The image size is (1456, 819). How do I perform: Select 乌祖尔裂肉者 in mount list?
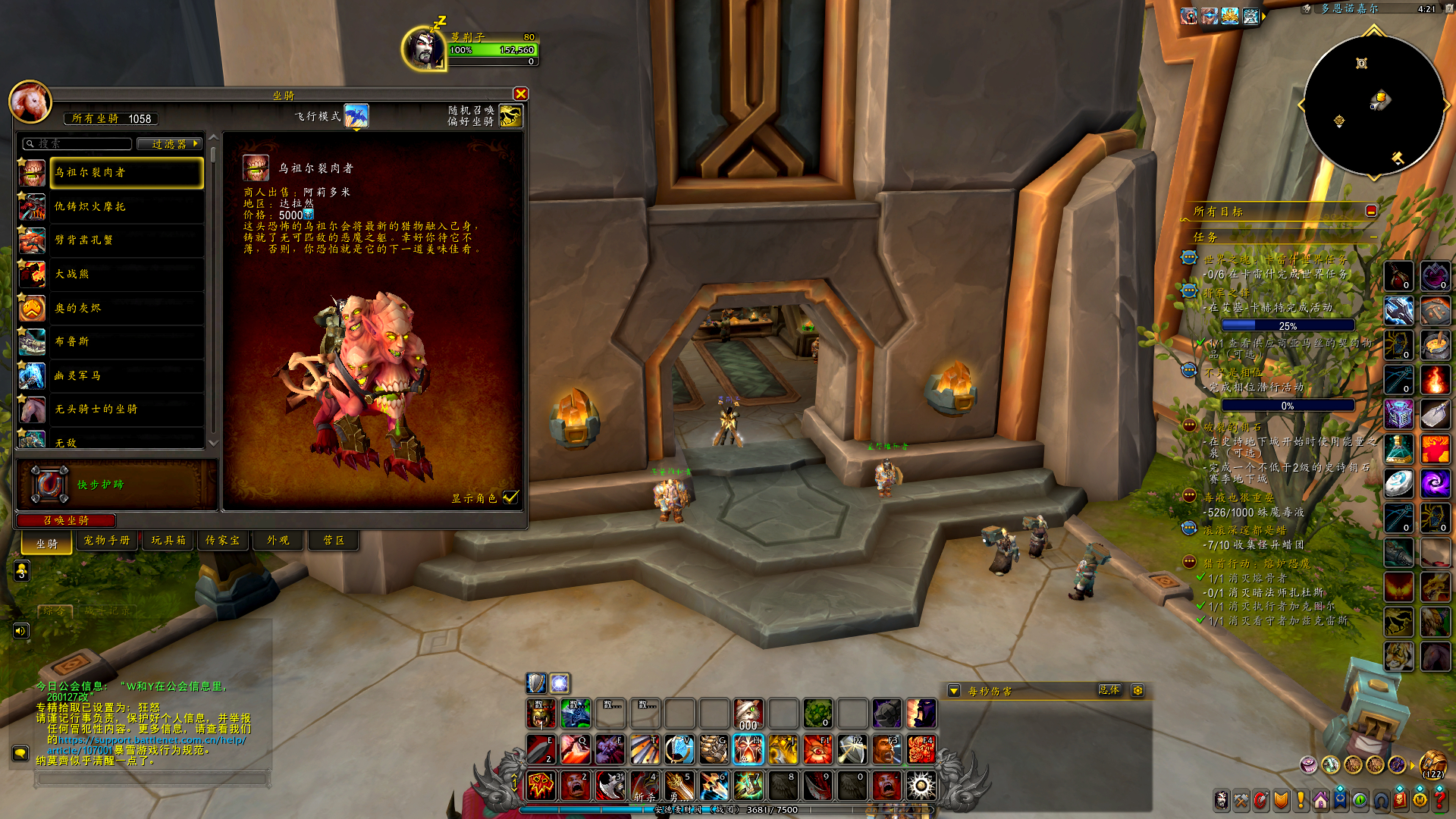[127, 173]
